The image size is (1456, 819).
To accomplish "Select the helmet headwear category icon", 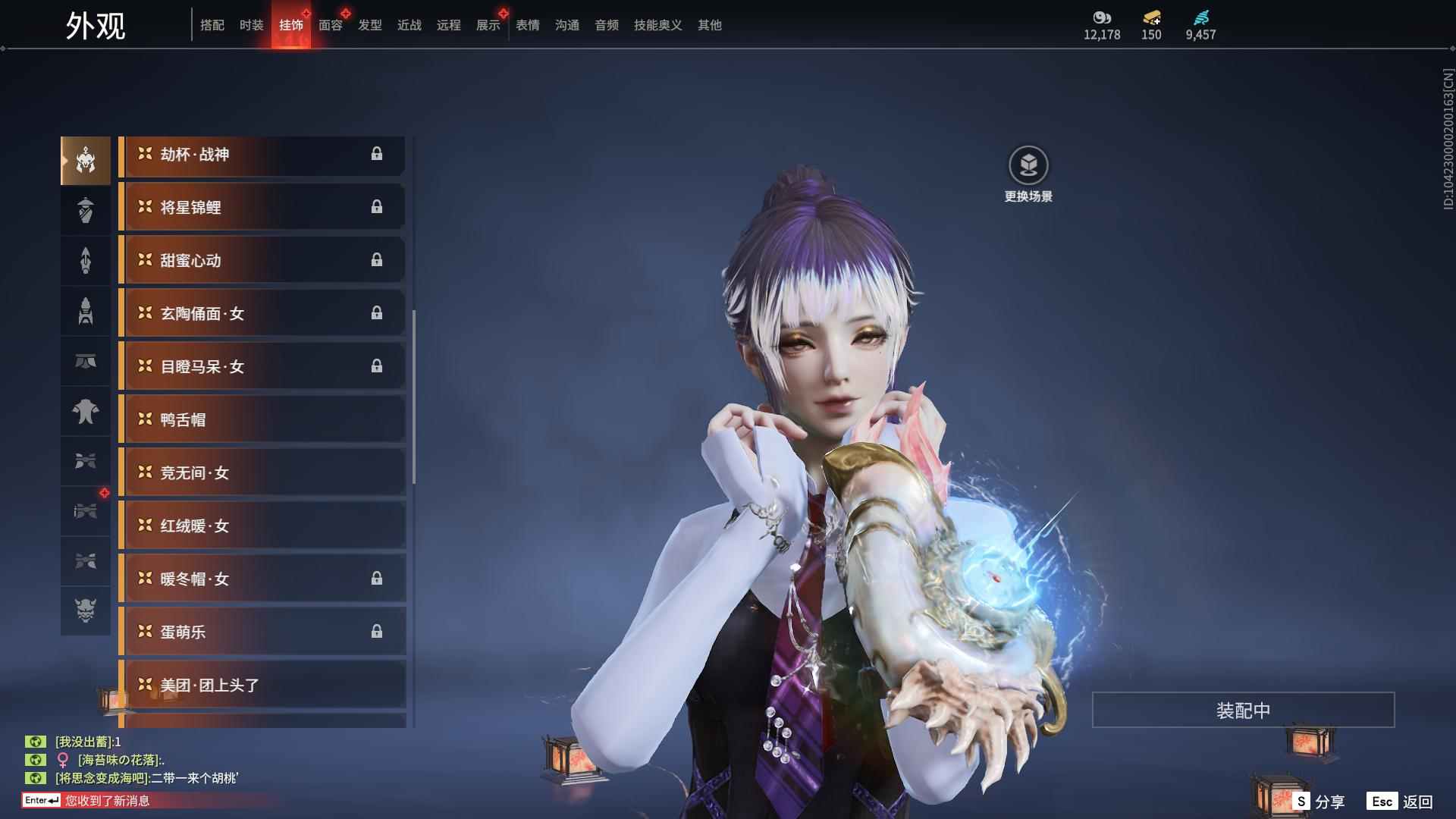I will pyautogui.click(x=86, y=160).
